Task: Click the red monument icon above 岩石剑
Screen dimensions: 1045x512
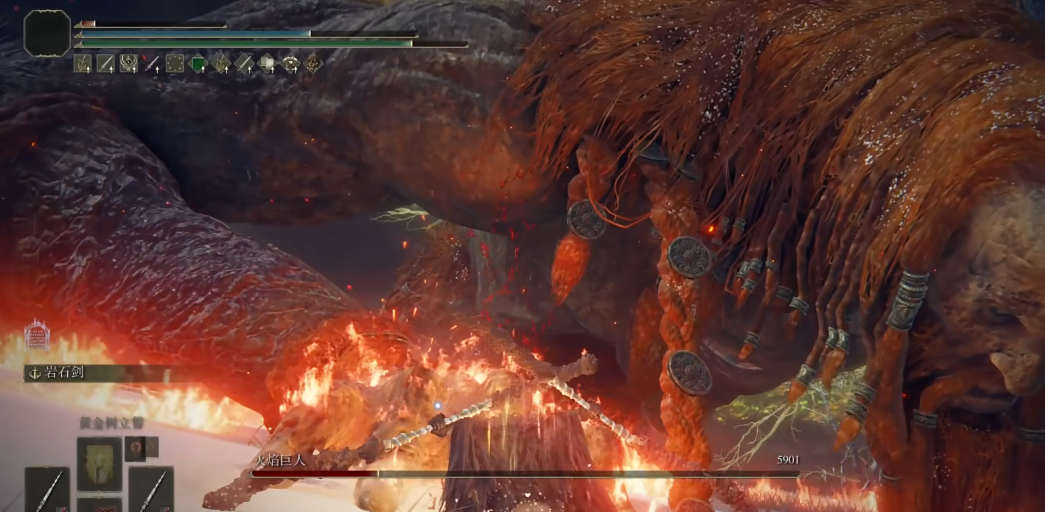Action: click(x=37, y=335)
